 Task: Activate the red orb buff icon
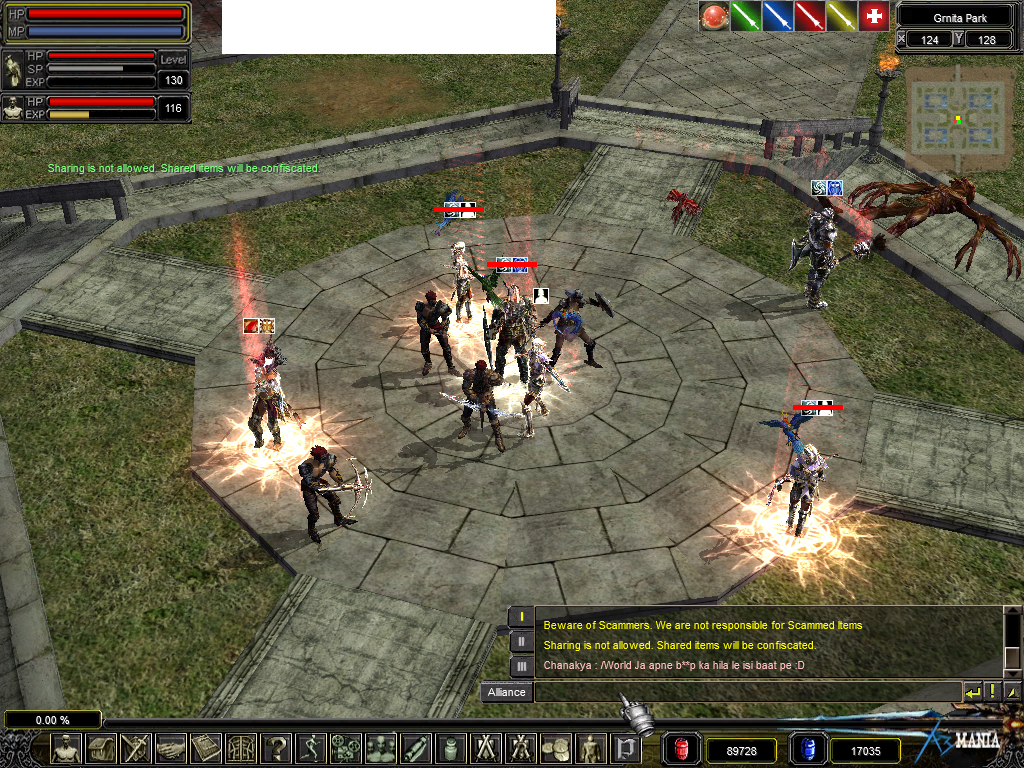pyautogui.click(x=714, y=16)
